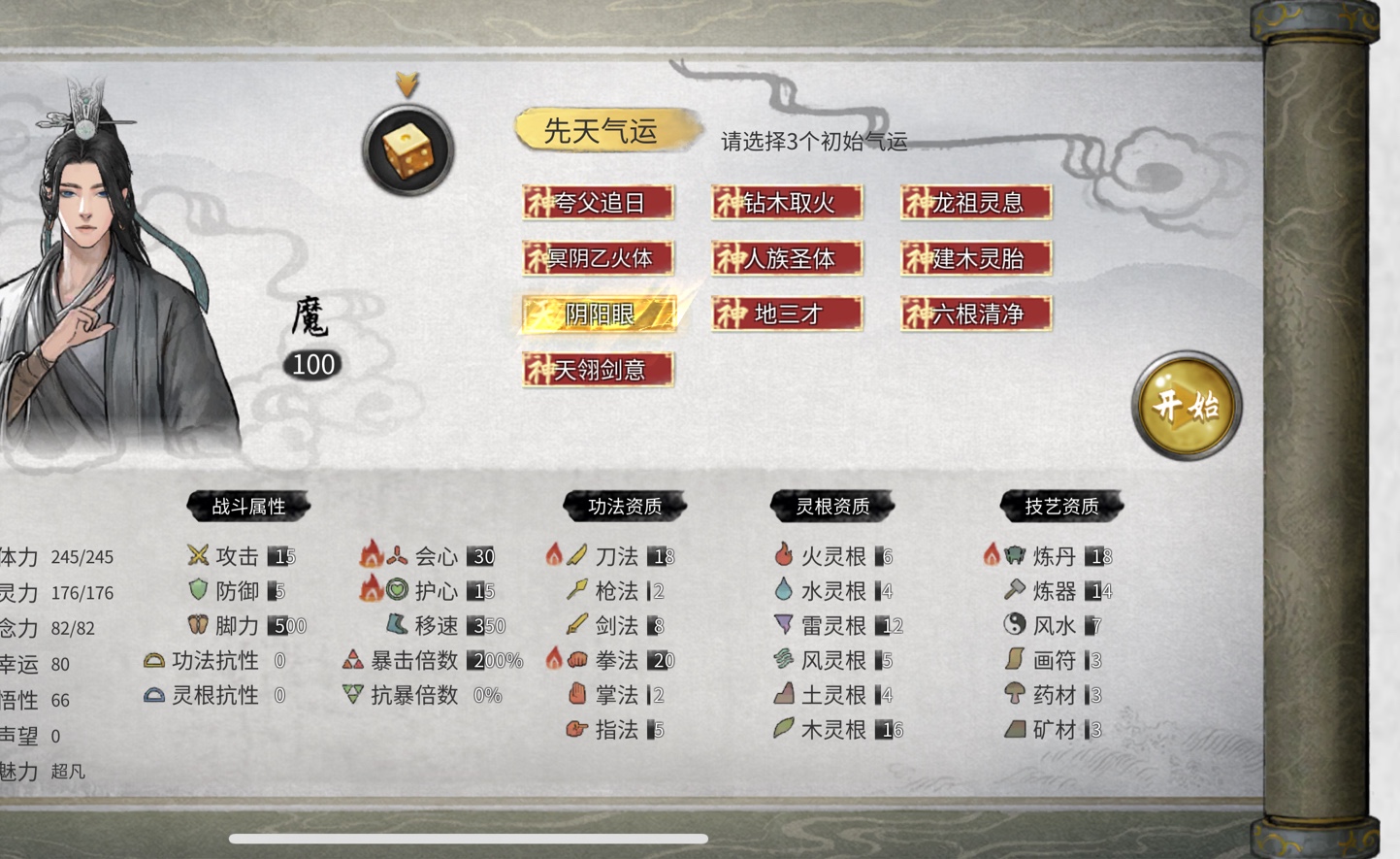This screenshot has width=1400, height=859.
Task: Select the 夸父追日 starting fortune
Action: 598,202
